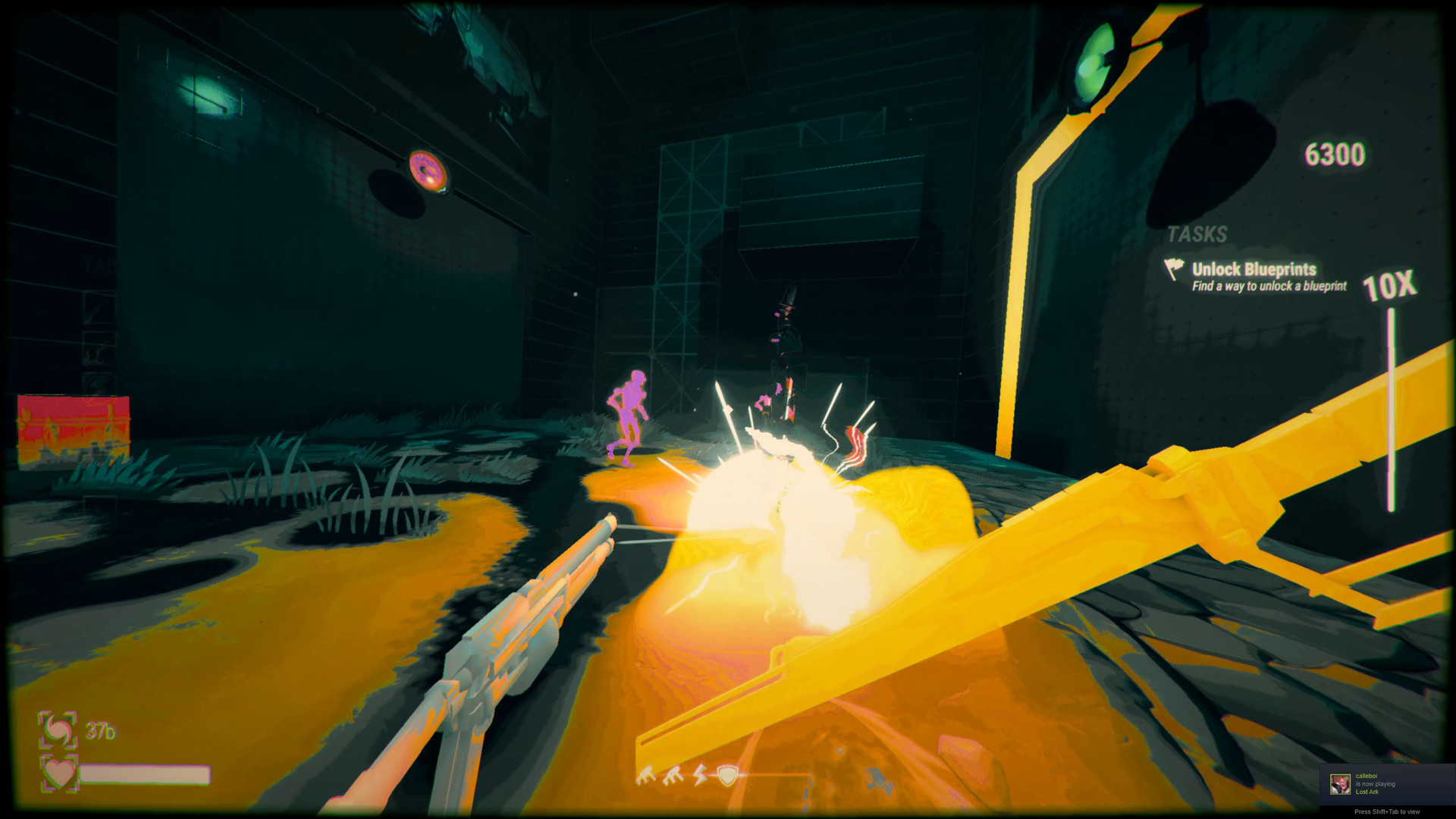Click calleboi's avatar thumbnail in the notification
This screenshot has width=1456, height=819.
(1339, 783)
